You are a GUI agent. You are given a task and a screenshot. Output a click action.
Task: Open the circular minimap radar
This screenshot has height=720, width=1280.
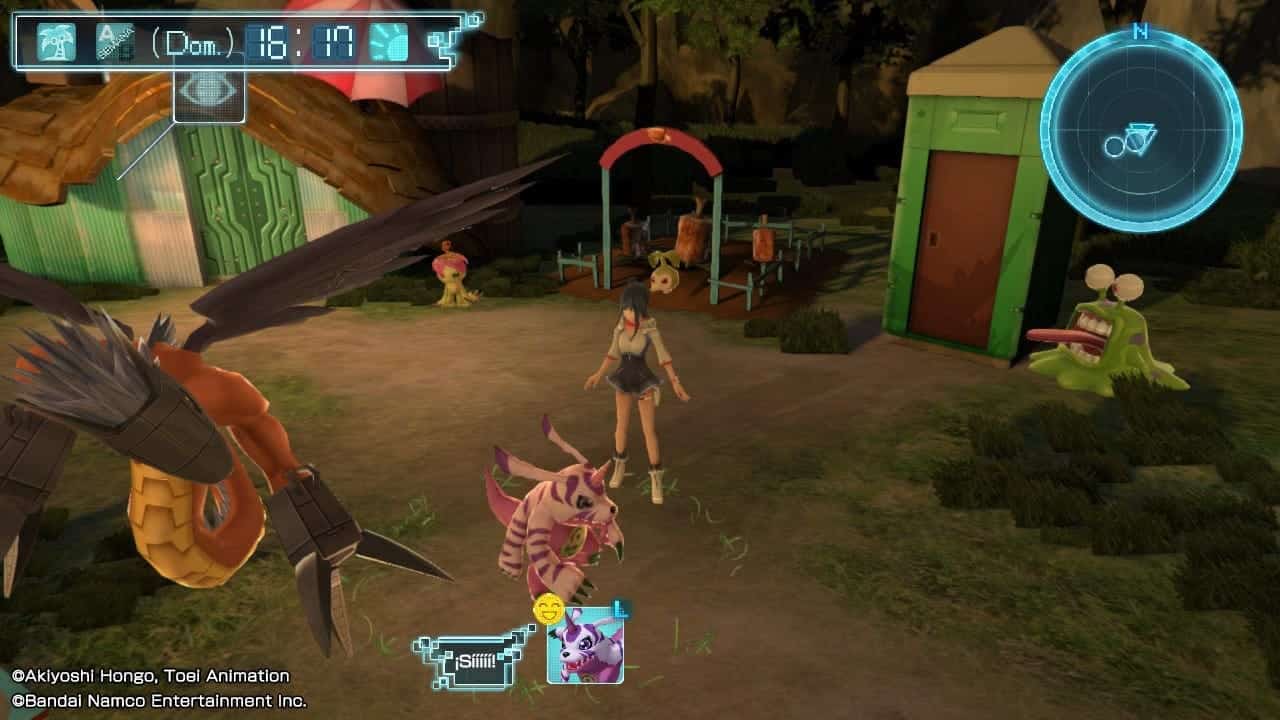pyautogui.click(x=1140, y=132)
